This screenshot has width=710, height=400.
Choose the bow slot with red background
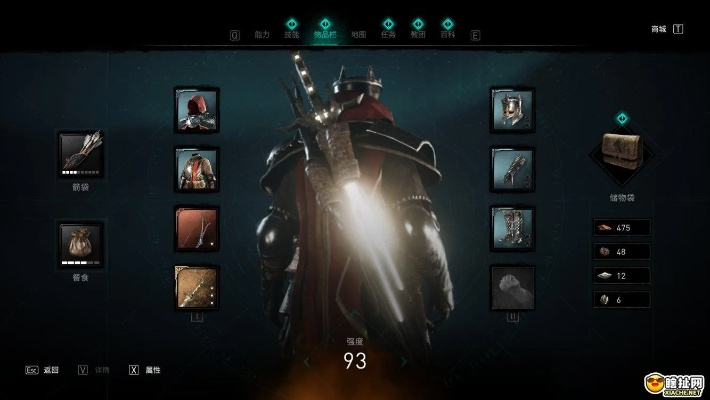pyautogui.click(x=197, y=228)
